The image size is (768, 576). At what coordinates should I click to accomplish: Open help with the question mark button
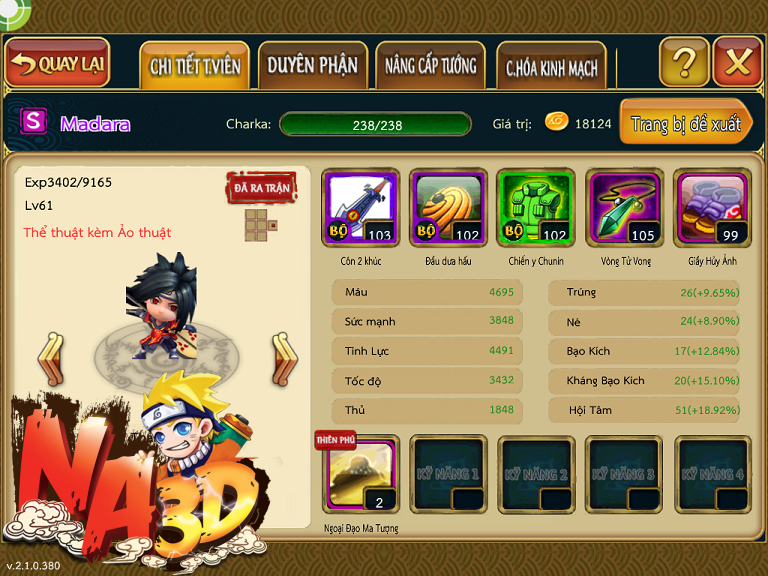point(684,63)
